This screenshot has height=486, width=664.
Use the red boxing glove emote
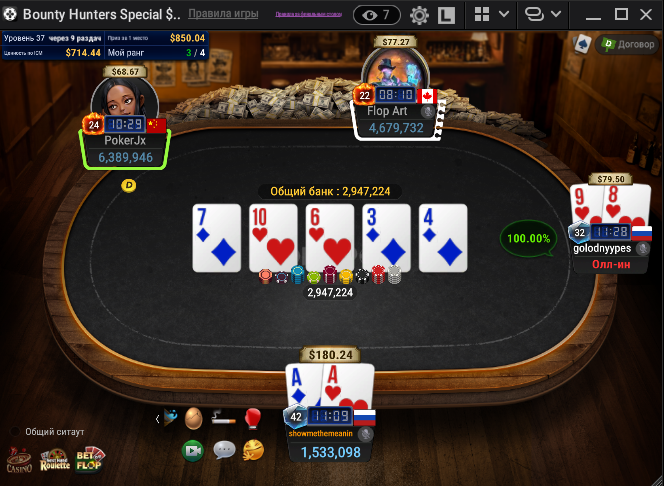252,418
